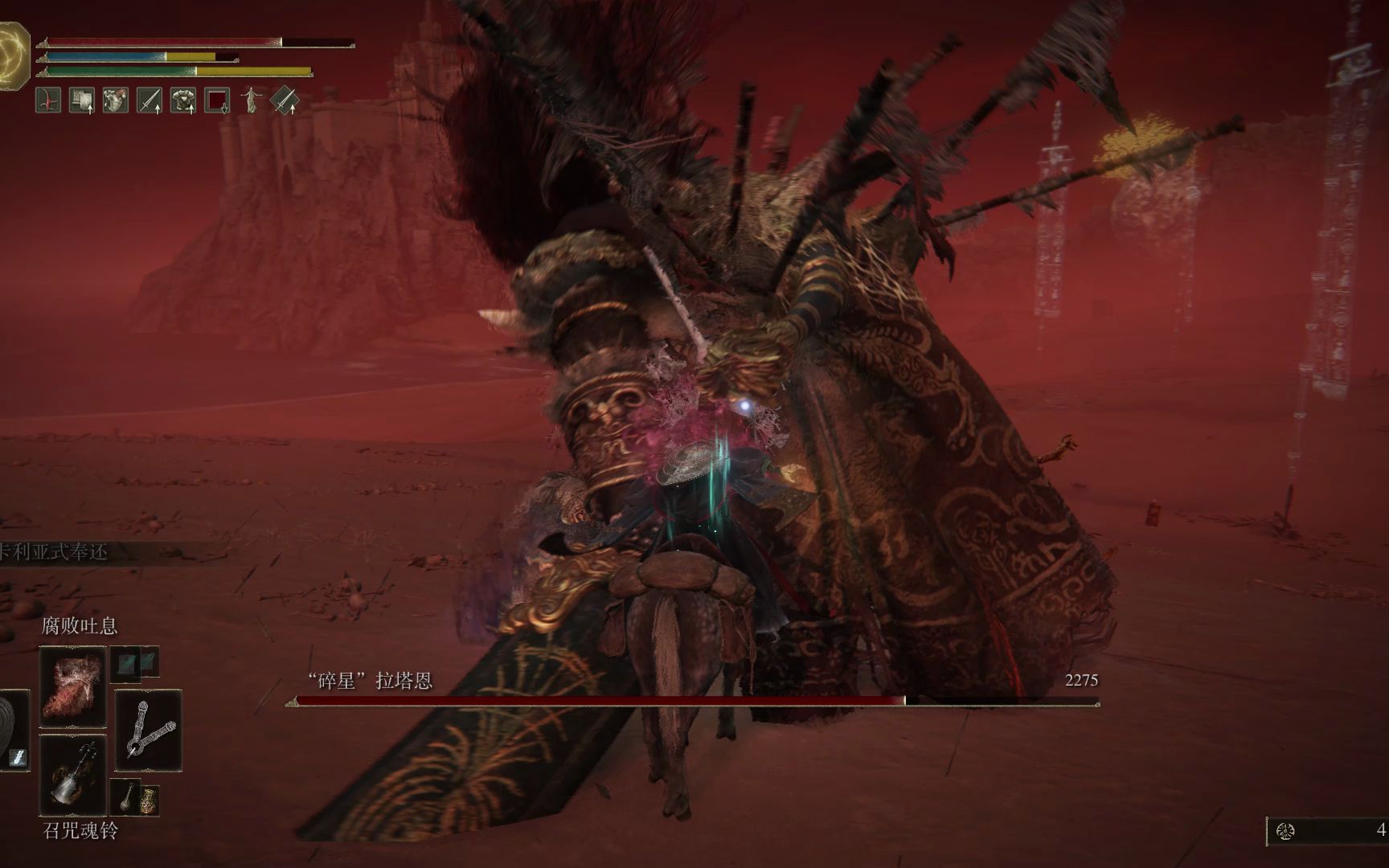Click the chest armor buff icon
The height and width of the screenshot is (868, 1389).
[183, 100]
